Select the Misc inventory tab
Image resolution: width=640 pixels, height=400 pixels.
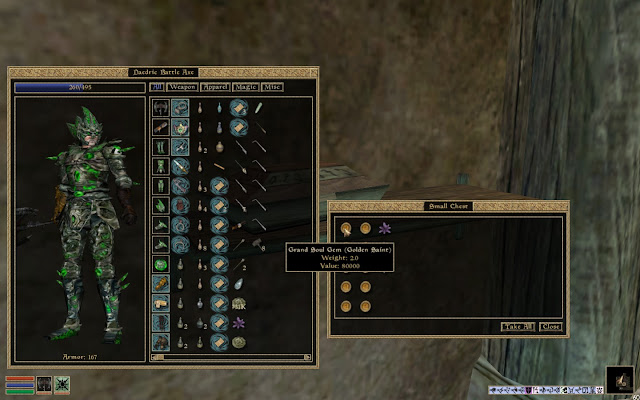tap(272, 87)
